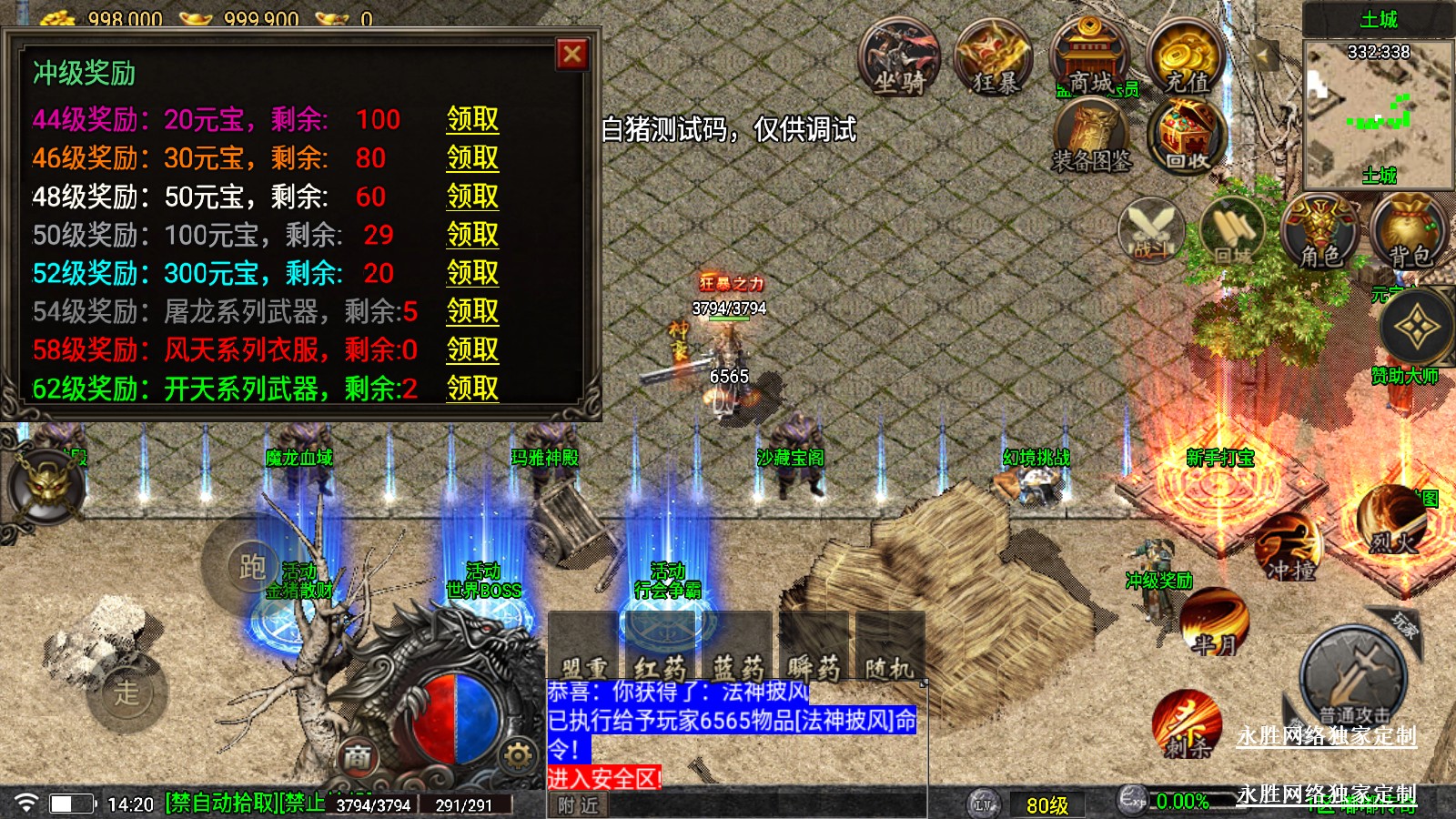The height and width of the screenshot is (819, 1456).
Task: Claim the 44级奖励 20元宝 reward
Action: point(472,119)
